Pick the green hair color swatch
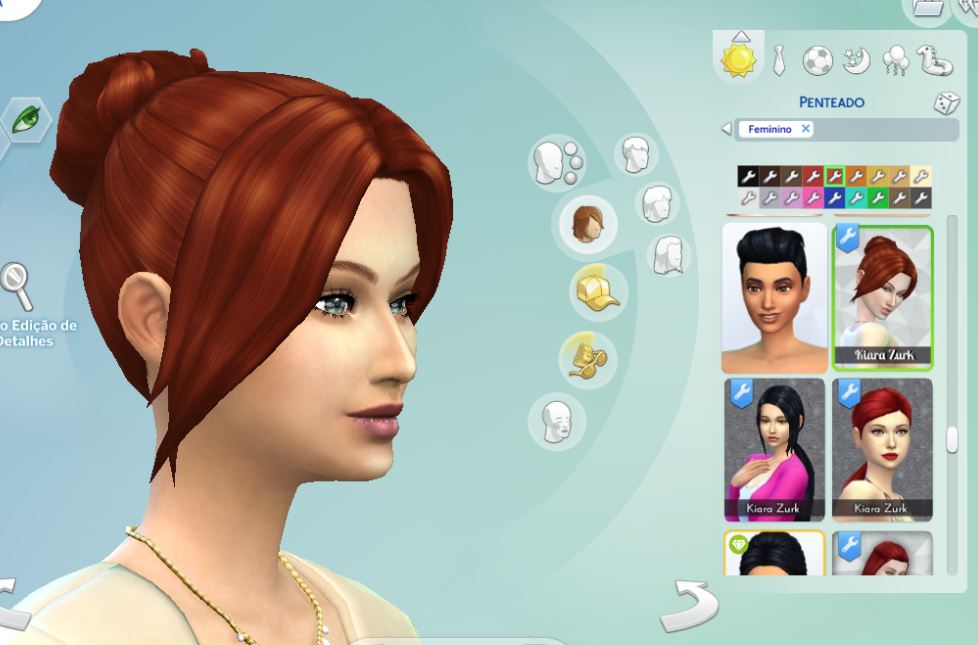This screenshot has height=645, width=978. click(878, 198)
